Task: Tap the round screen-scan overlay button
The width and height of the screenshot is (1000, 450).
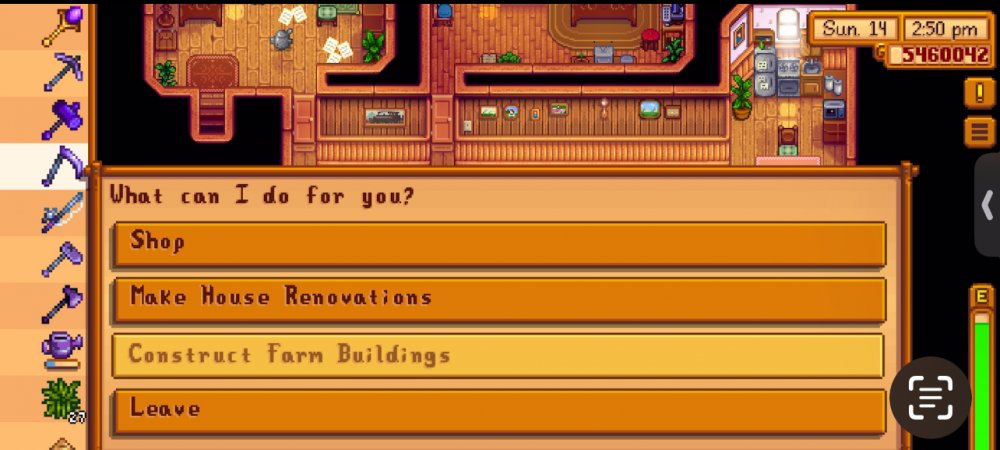Action: pyautogui.click(x=930, y=398)
